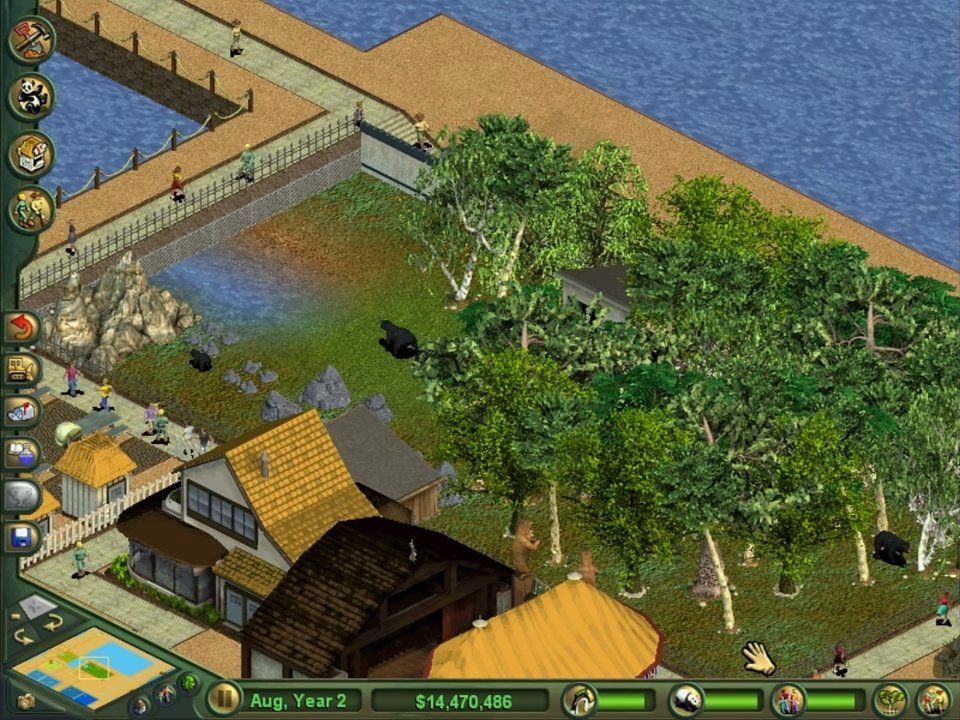Toggle foliage visibility tree icon on minimap
960x720 pixels.
click(x=187, y=684)
